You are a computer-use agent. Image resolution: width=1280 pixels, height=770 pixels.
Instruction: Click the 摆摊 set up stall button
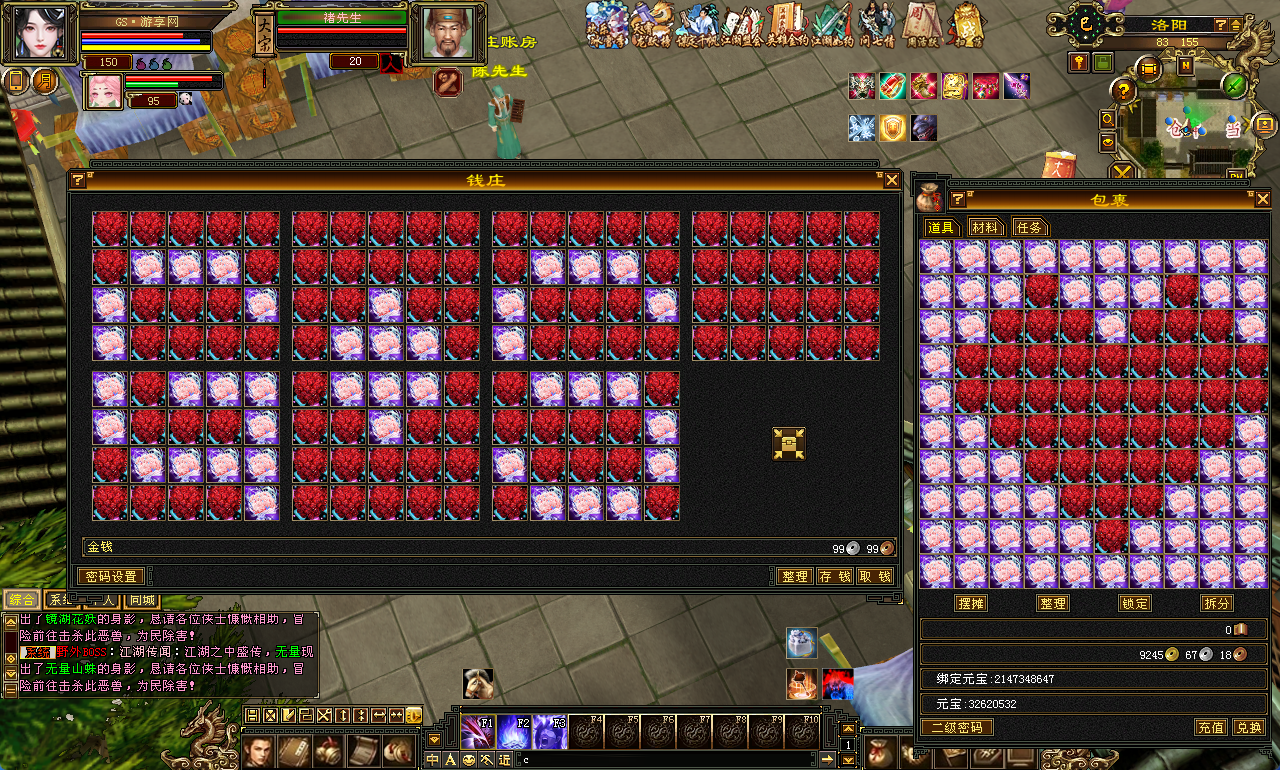[x=971, y=604]
